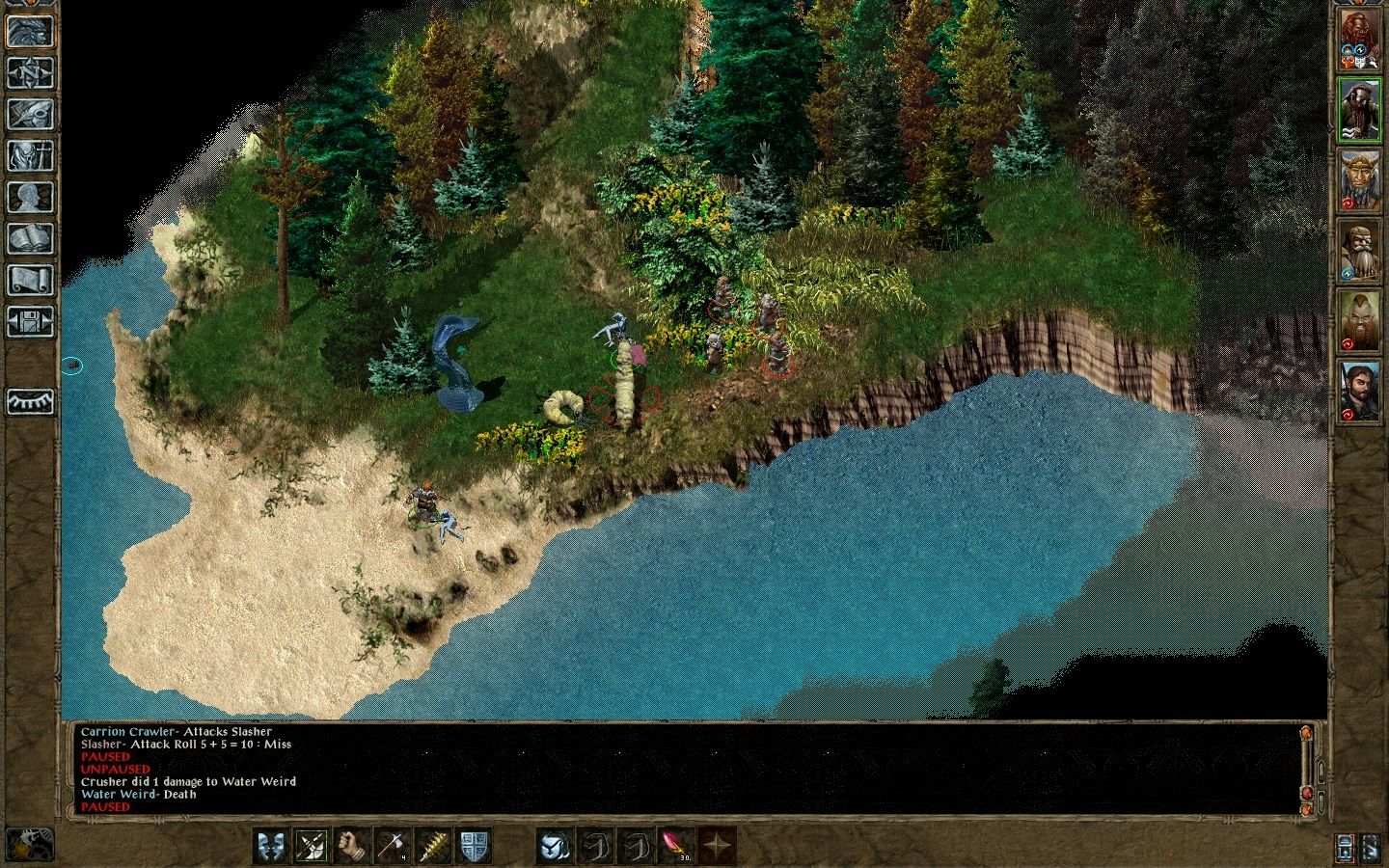Select the dark-haired man's portrait
The width and height of the screenshot is (1389, 868).
point(1358,391)
